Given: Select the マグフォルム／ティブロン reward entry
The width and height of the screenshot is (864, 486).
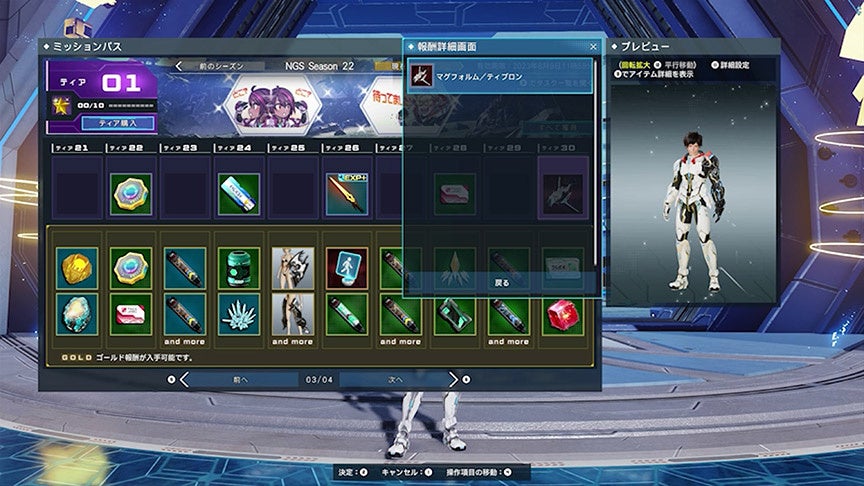Looking at the screenshot, I should [500, 76].
